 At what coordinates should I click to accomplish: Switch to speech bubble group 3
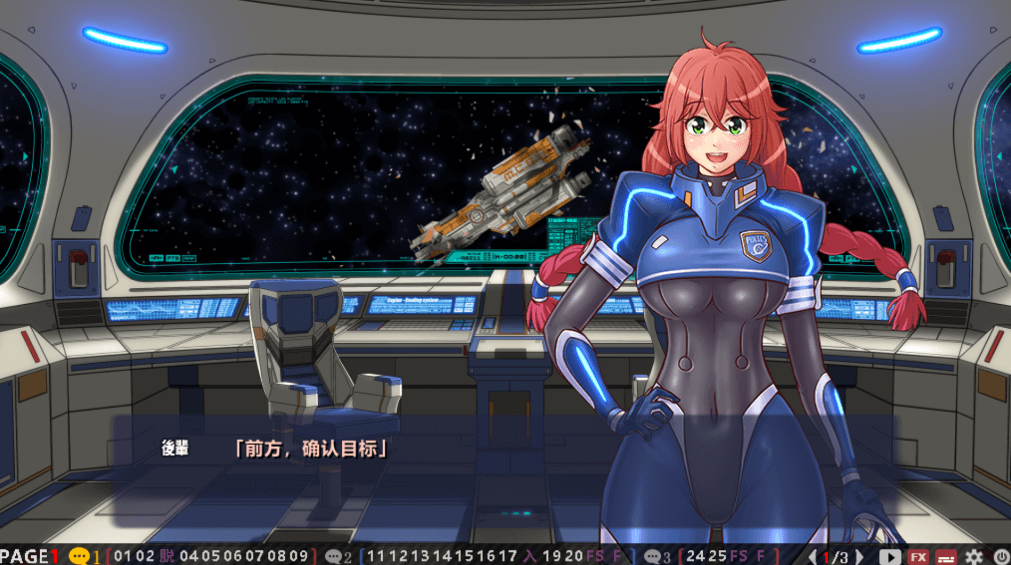click(653, 556)
